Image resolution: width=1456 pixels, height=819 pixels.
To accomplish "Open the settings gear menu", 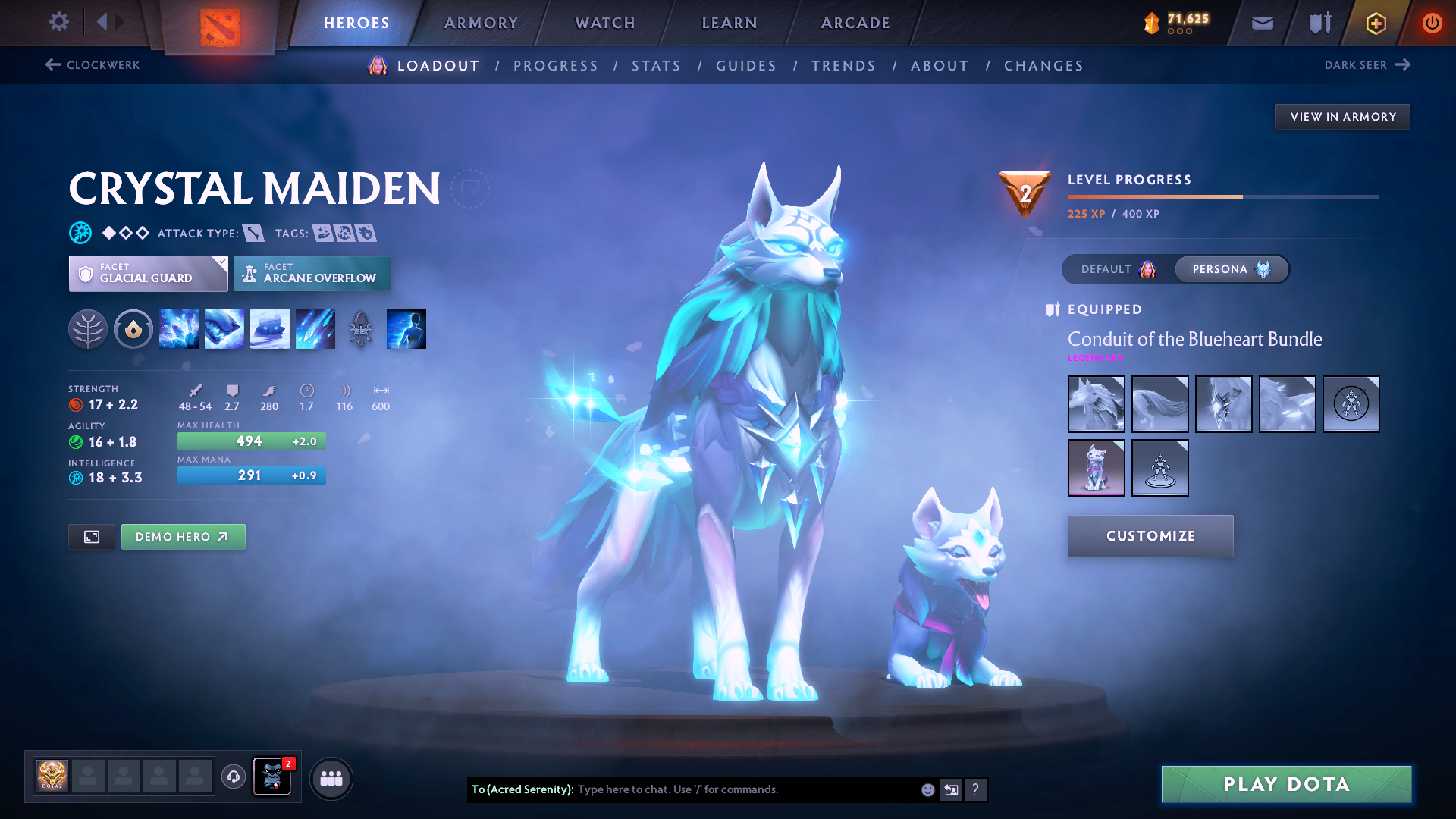I will (x=59, y=22).
